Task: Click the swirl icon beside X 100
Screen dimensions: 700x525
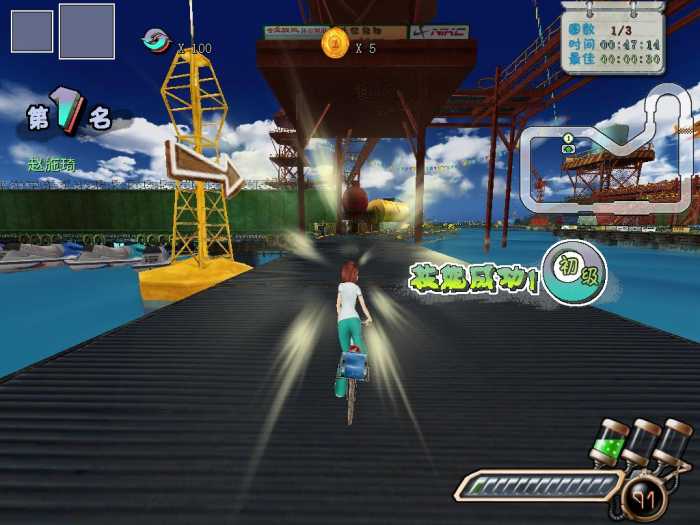Action: (x=156, y=40)
